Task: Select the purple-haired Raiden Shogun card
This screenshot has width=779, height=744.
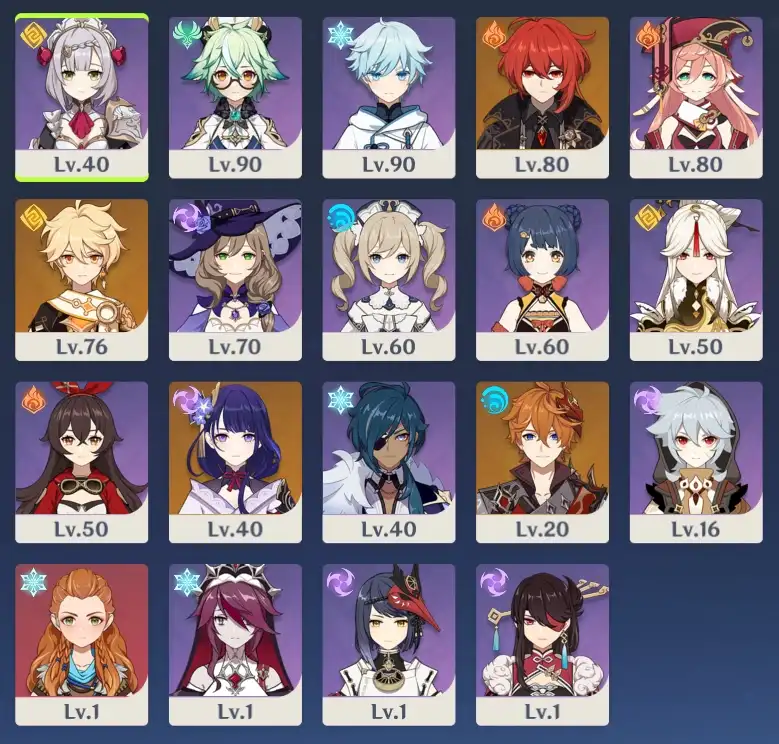Action: click(235, 461)
